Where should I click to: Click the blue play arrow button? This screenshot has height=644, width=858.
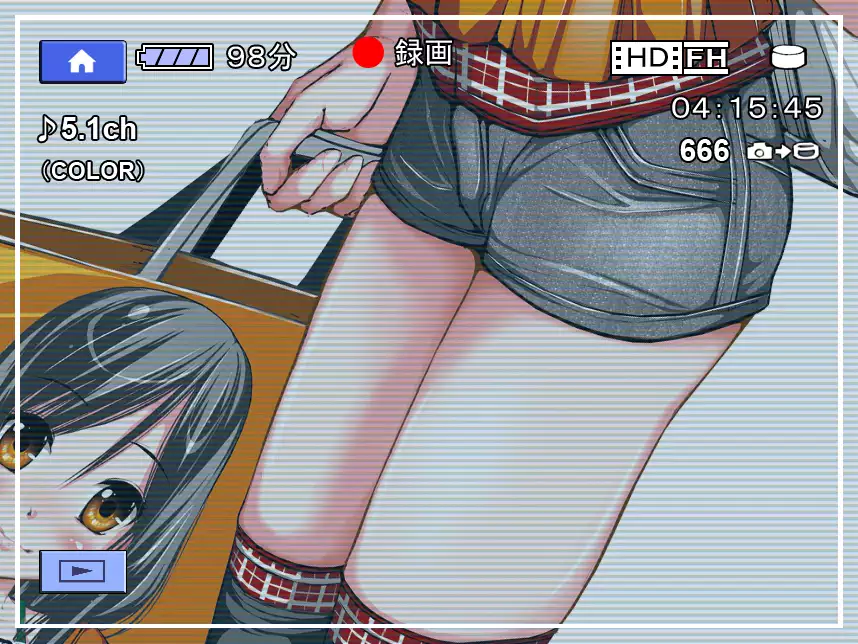82,571
